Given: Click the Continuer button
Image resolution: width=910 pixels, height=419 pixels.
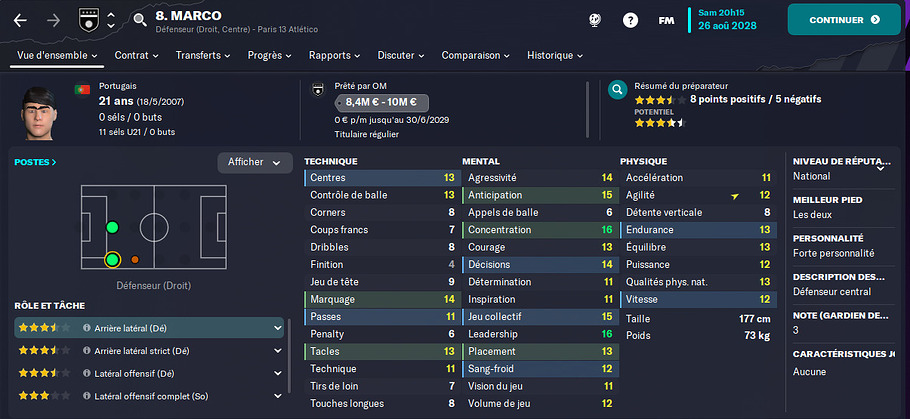Looking at the screenshot, I should tap(843, 20).
